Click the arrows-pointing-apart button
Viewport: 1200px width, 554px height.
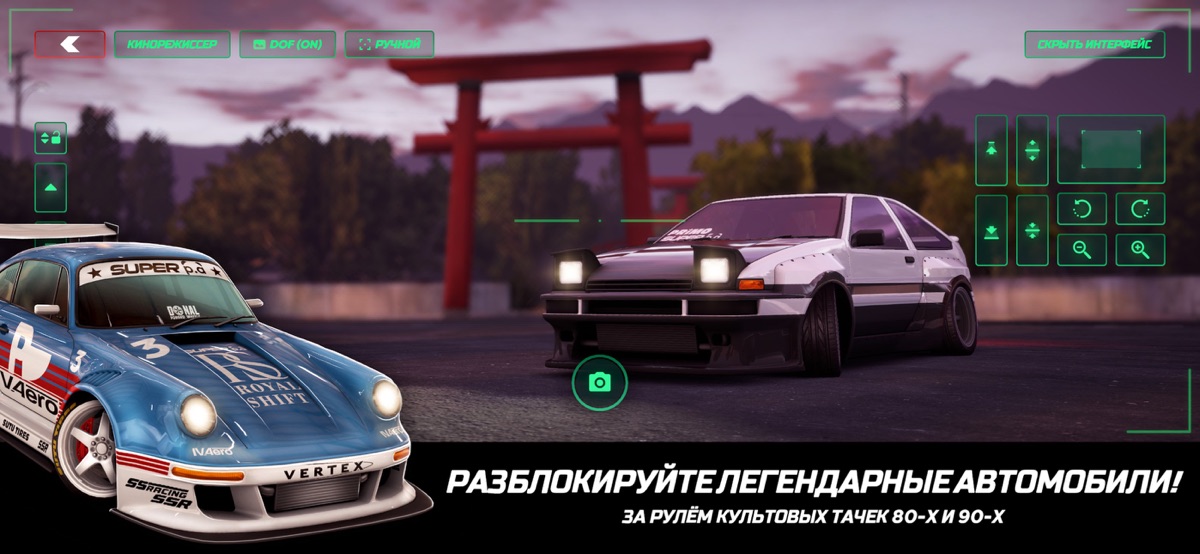[x=1032, y=150]
